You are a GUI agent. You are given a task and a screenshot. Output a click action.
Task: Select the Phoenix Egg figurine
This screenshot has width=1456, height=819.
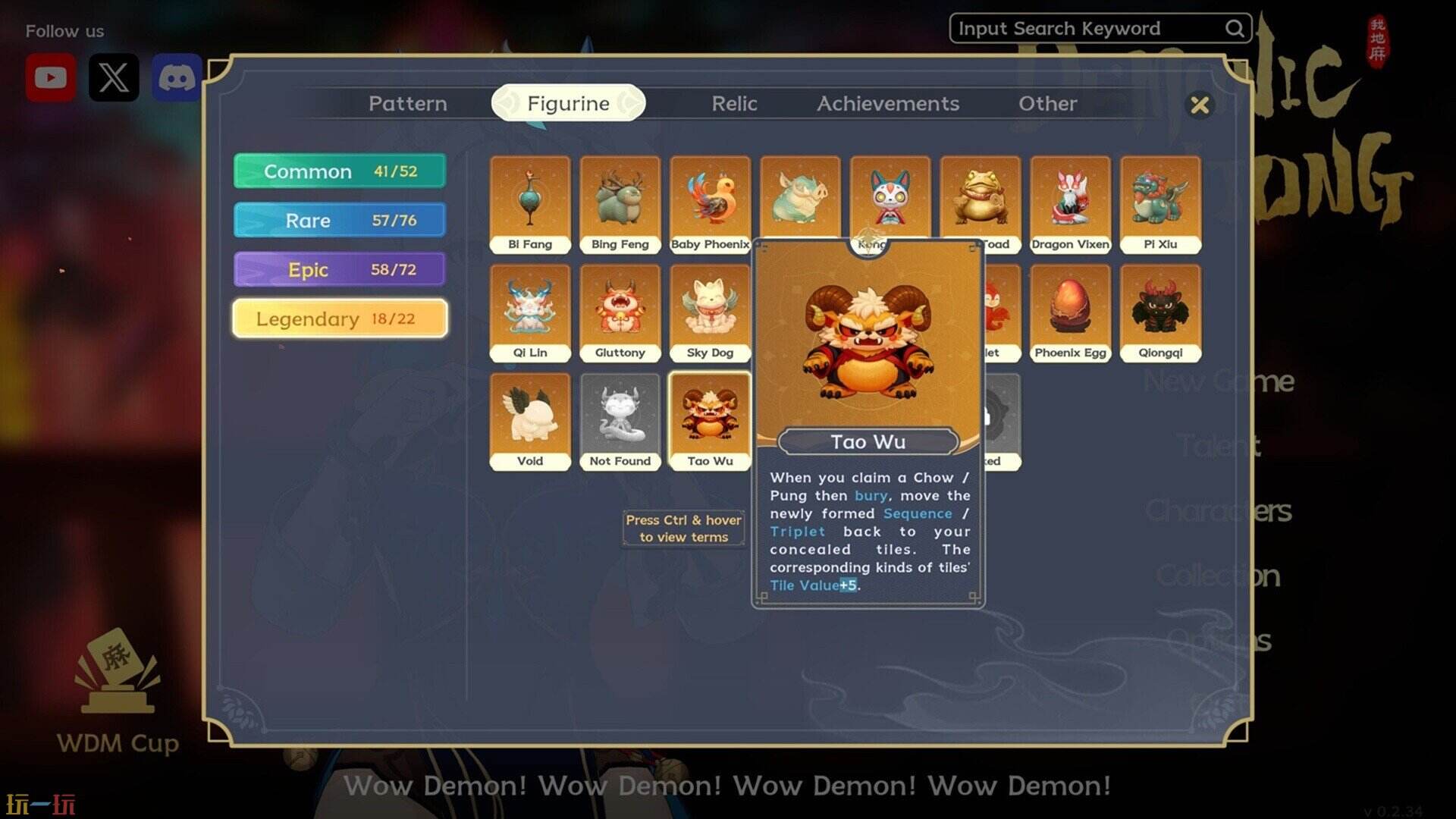point(1070,312)
